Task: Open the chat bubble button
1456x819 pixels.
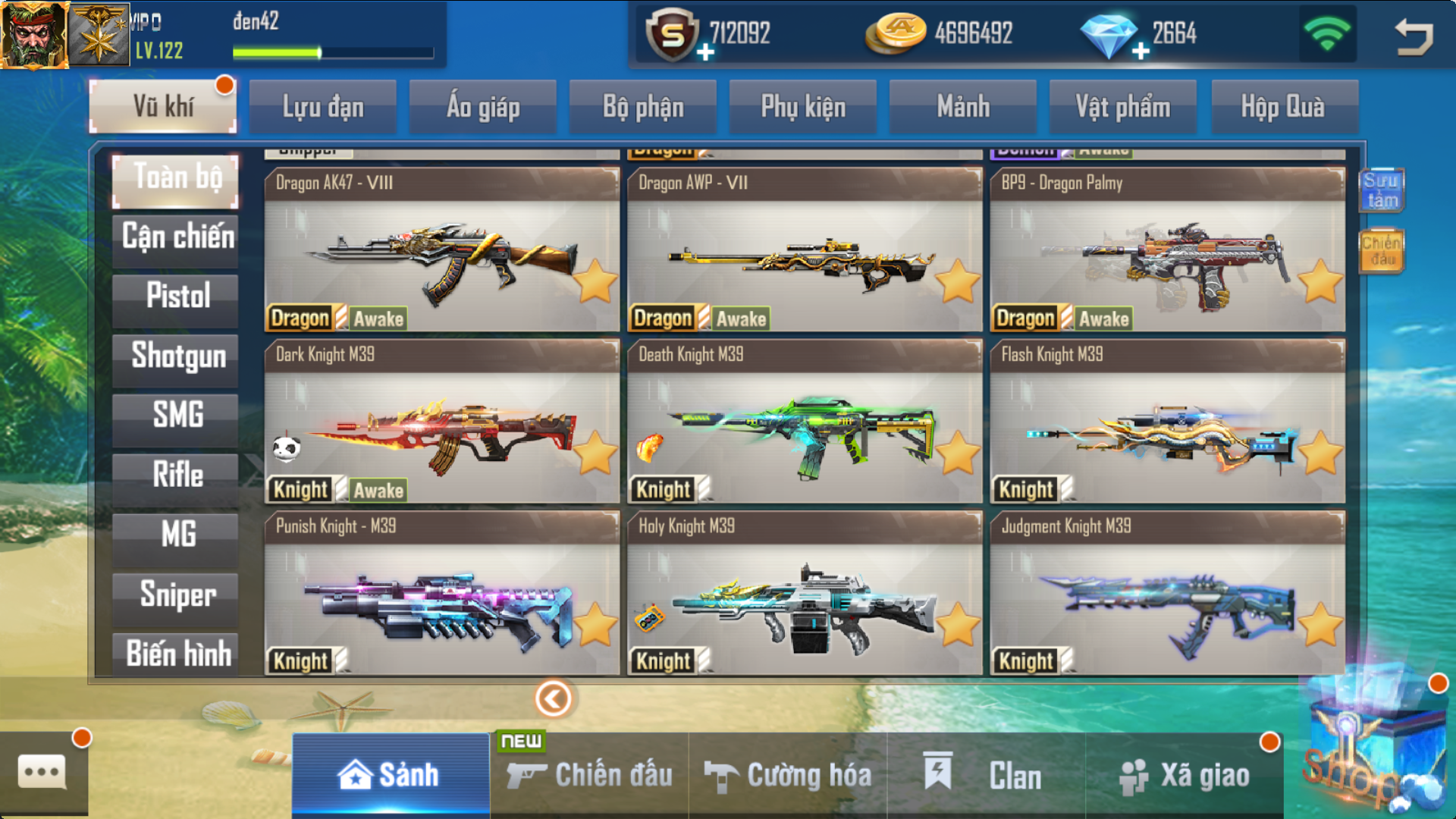Action: pyautogui.click(x=42, y=773)
